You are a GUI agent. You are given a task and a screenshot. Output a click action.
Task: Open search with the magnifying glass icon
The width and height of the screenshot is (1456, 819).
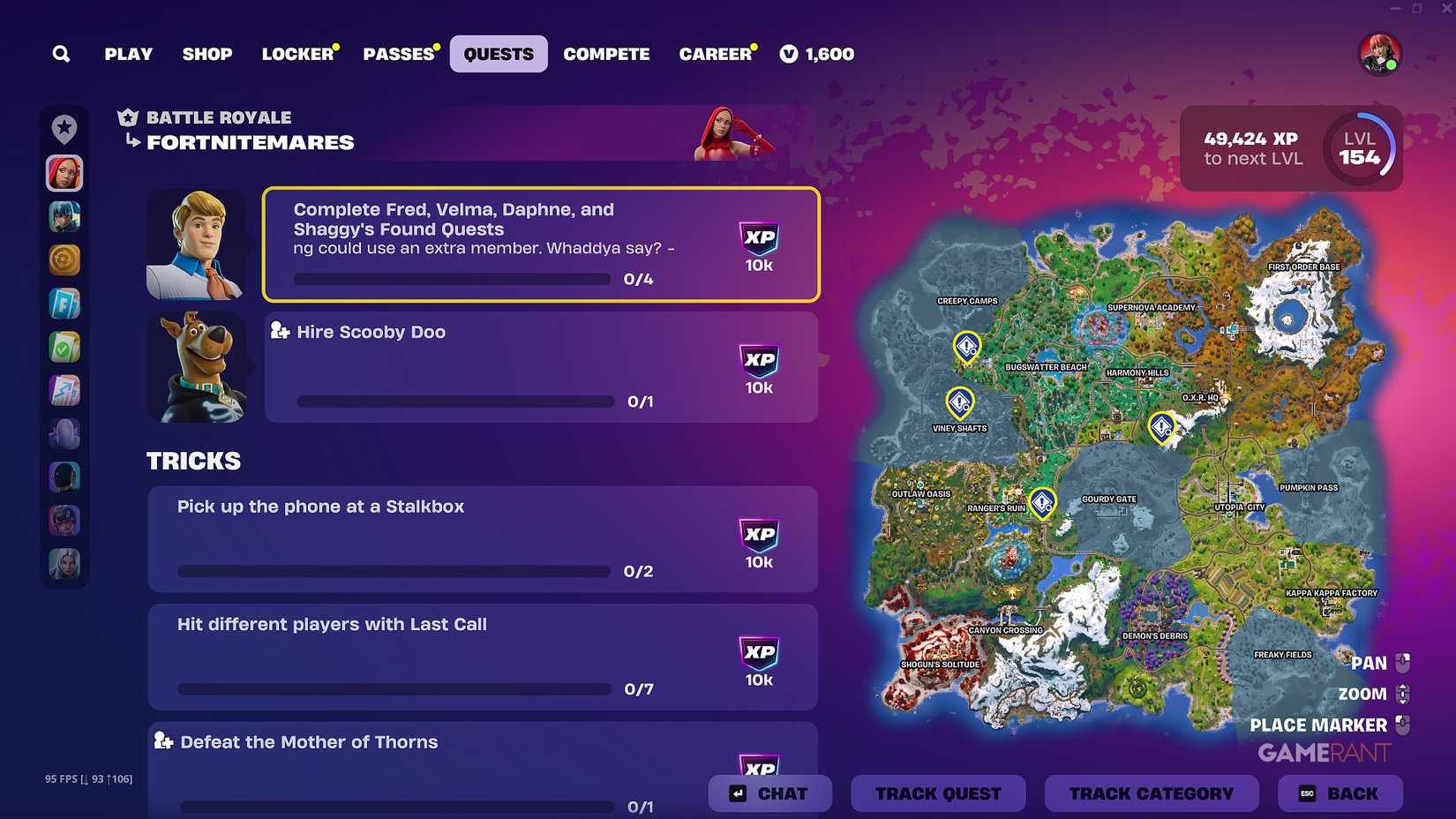pos(61,54)
